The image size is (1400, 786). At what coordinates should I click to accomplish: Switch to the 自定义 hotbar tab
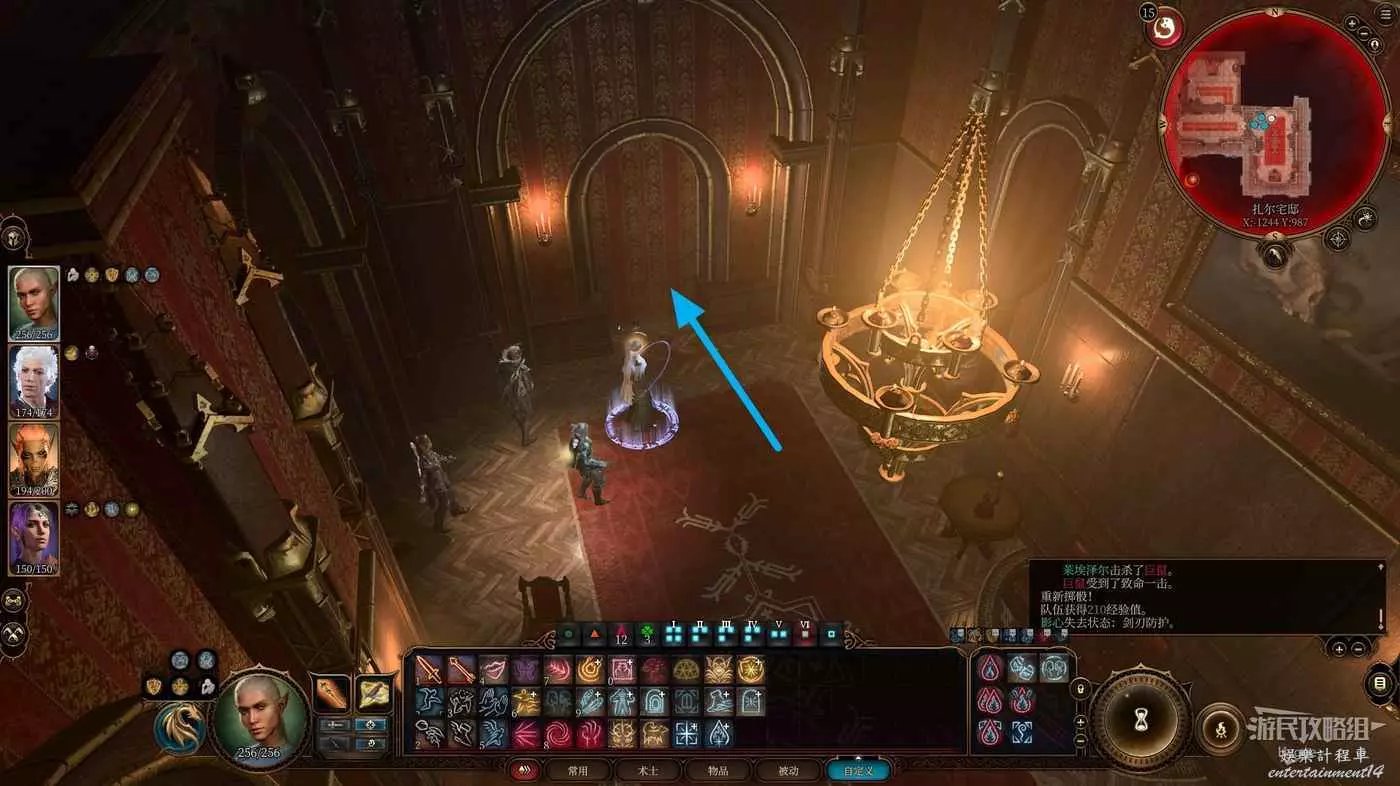(858, 770)
